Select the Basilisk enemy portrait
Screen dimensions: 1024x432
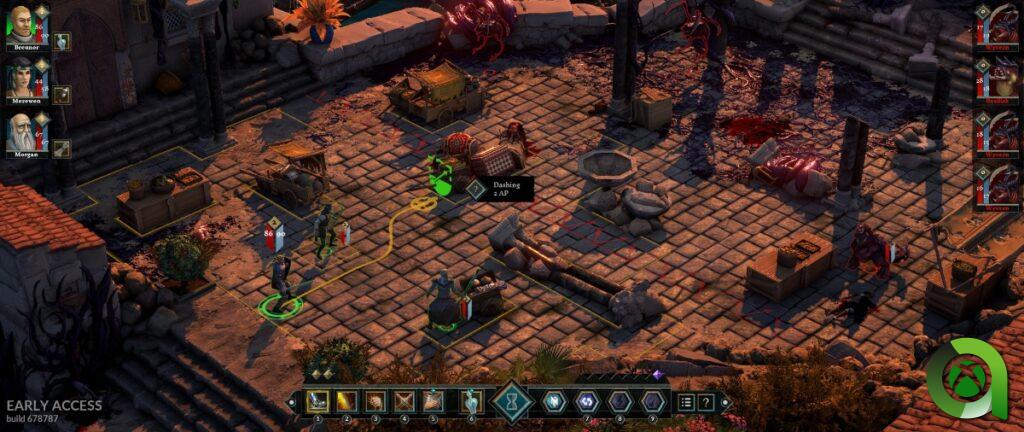point(995,80)
